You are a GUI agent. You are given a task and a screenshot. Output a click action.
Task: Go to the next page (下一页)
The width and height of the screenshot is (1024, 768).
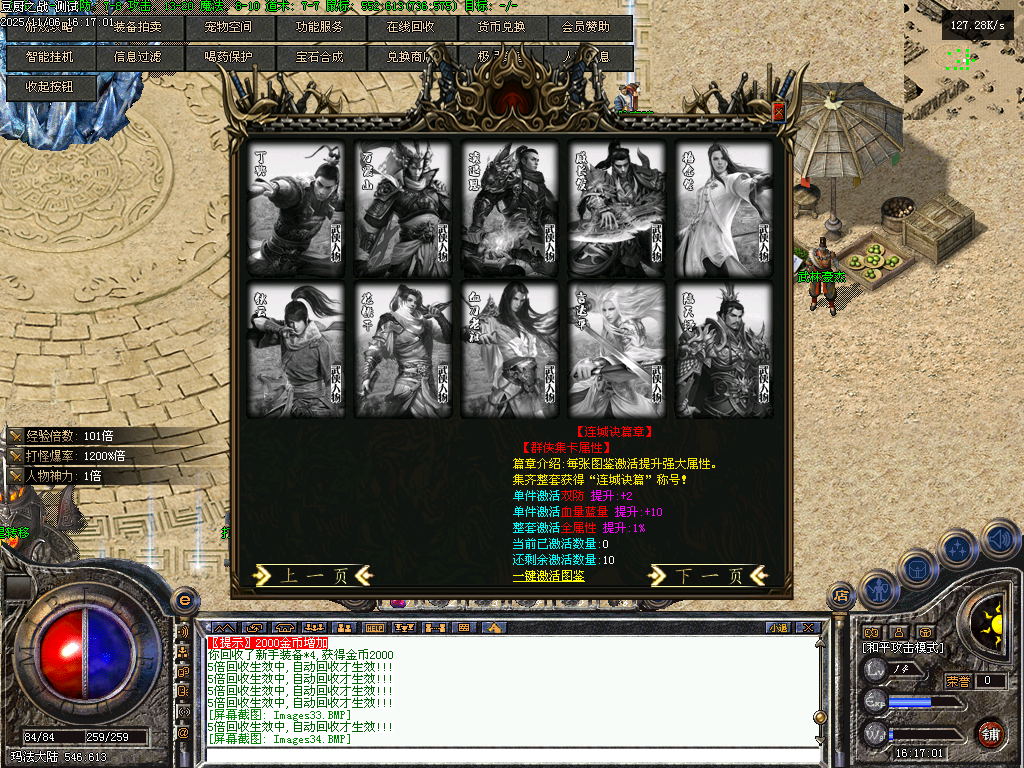pyautogui.click(x=709, y=575)
